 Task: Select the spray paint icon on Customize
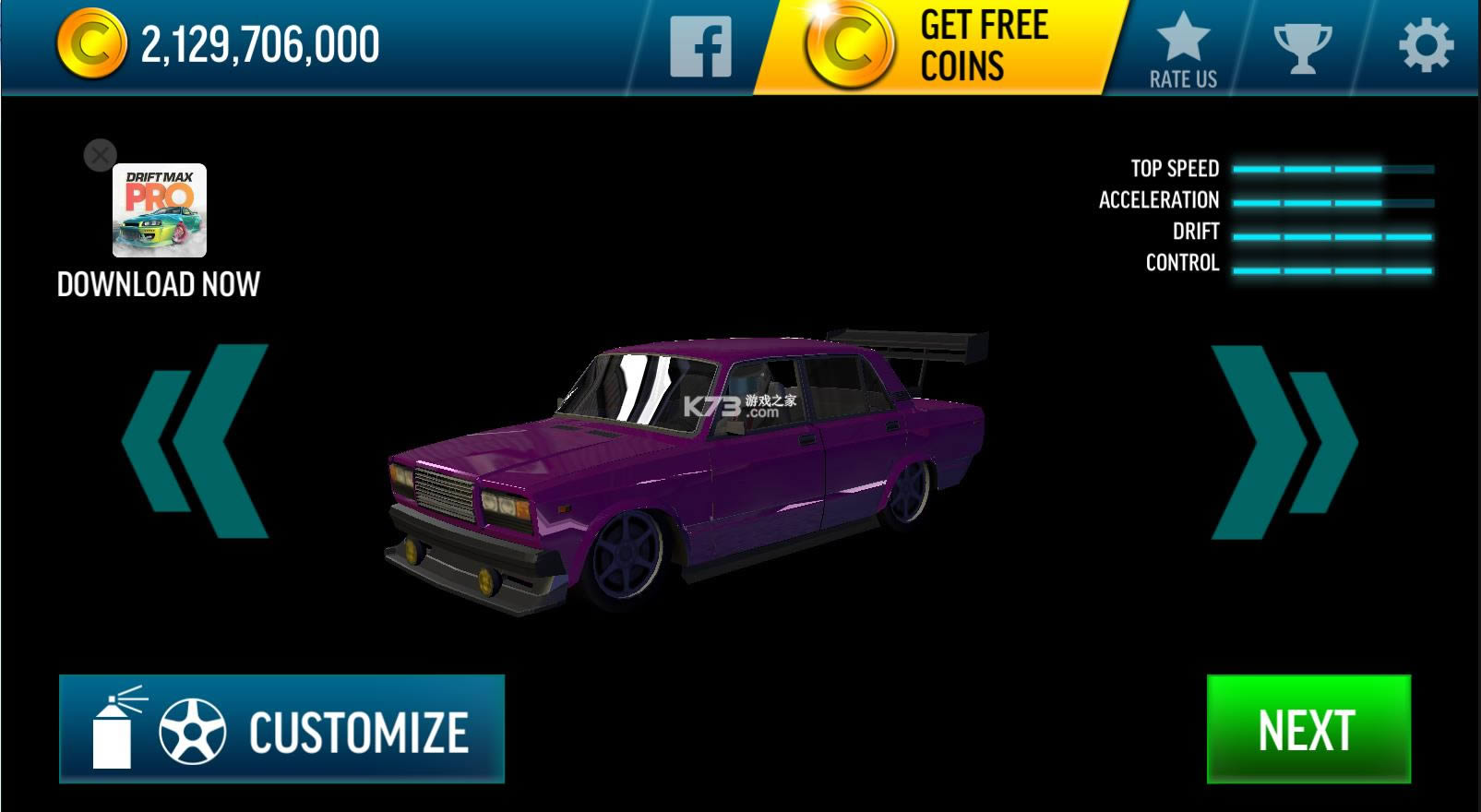click(111, 731)
